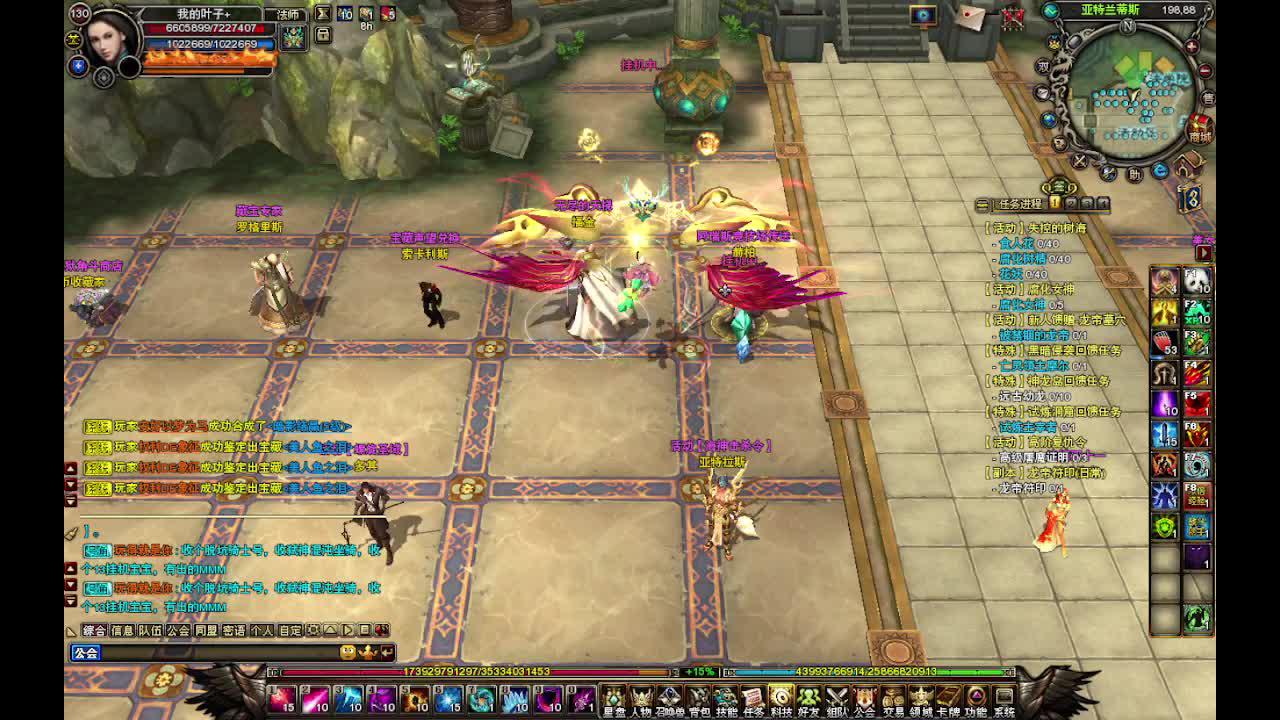Viewport: 1280px width, 720px height.
Task: Switch chat to the 综合 tab
Action: pos(94,631)
